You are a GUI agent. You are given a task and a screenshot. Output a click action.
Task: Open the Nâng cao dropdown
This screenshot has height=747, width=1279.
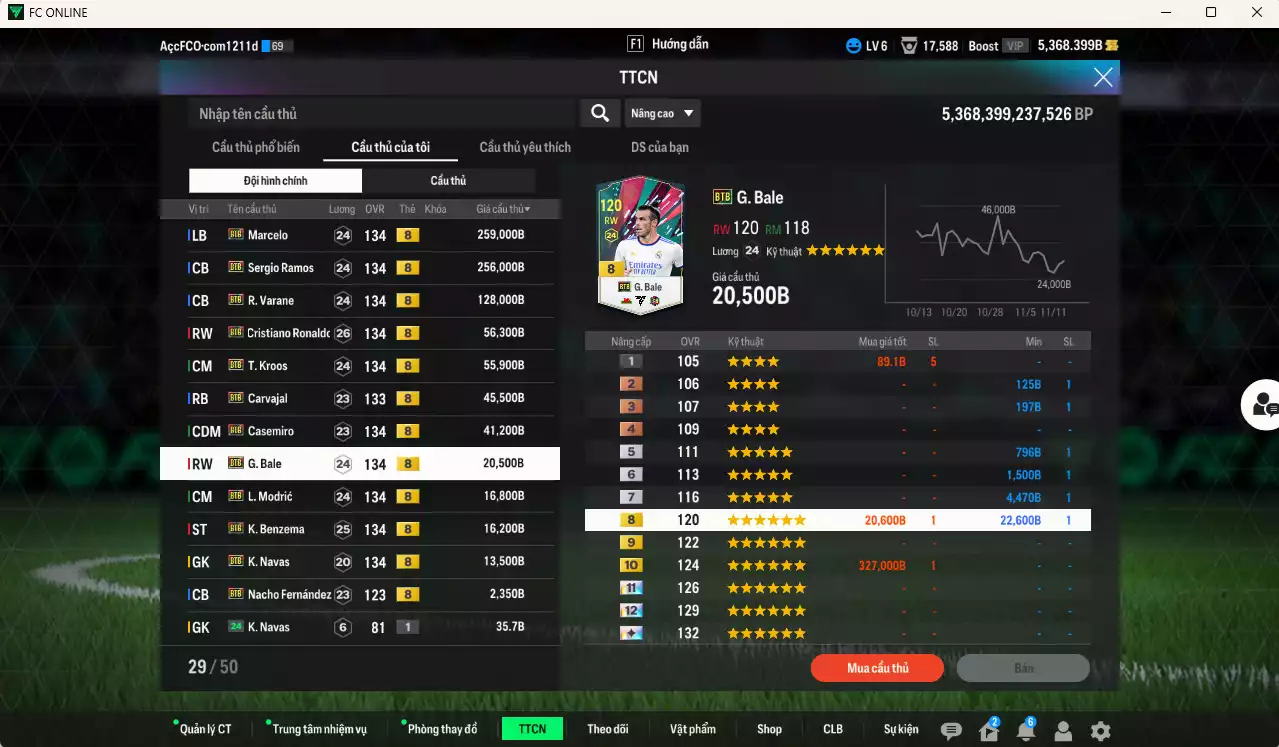tap(663, 114)
